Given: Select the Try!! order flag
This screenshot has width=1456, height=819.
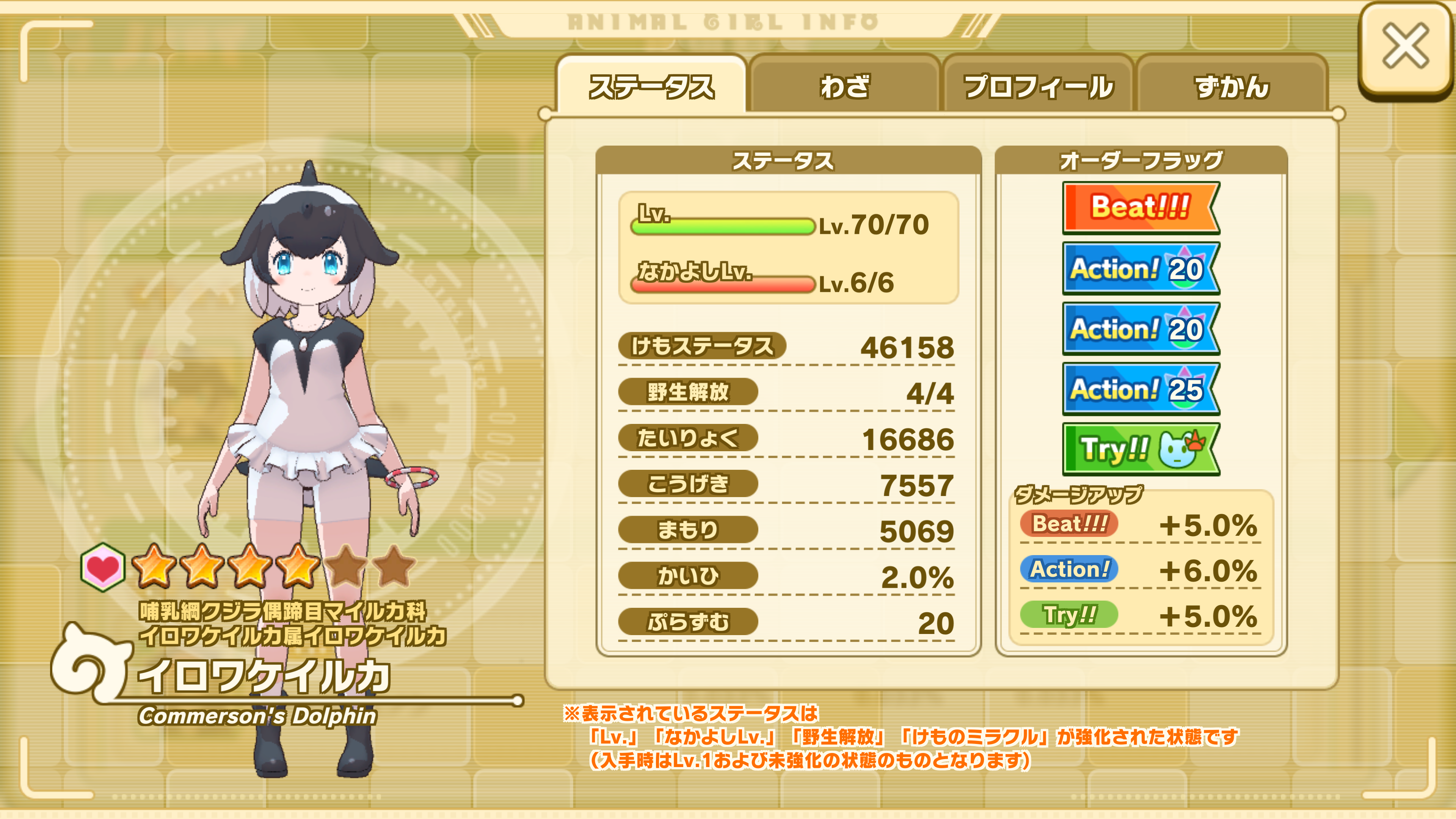Looking at the screenshot, I should (x=1140, y=449).
